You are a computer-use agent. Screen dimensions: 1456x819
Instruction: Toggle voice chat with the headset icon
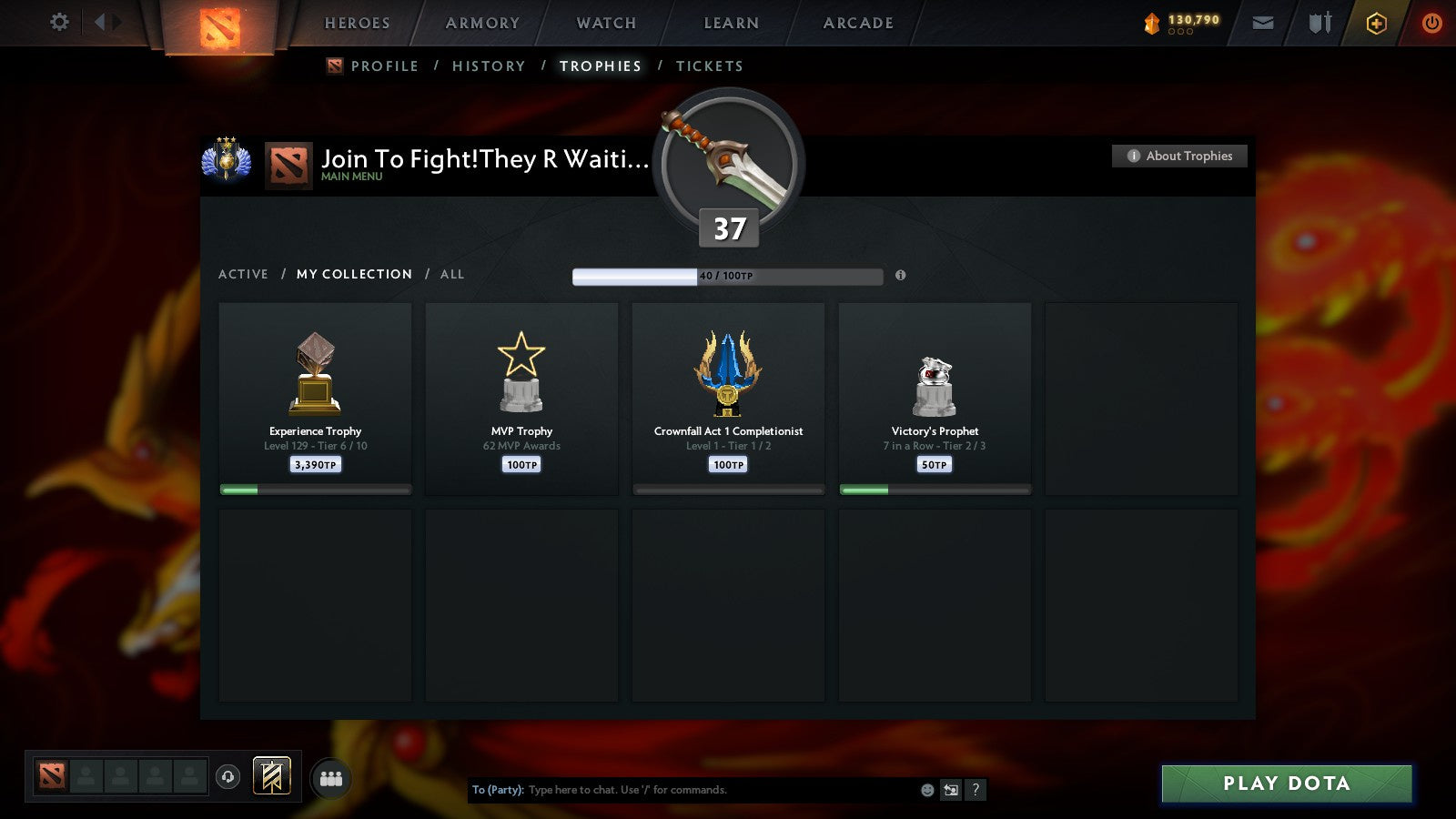pyautogui.click(x=227, y=775)
